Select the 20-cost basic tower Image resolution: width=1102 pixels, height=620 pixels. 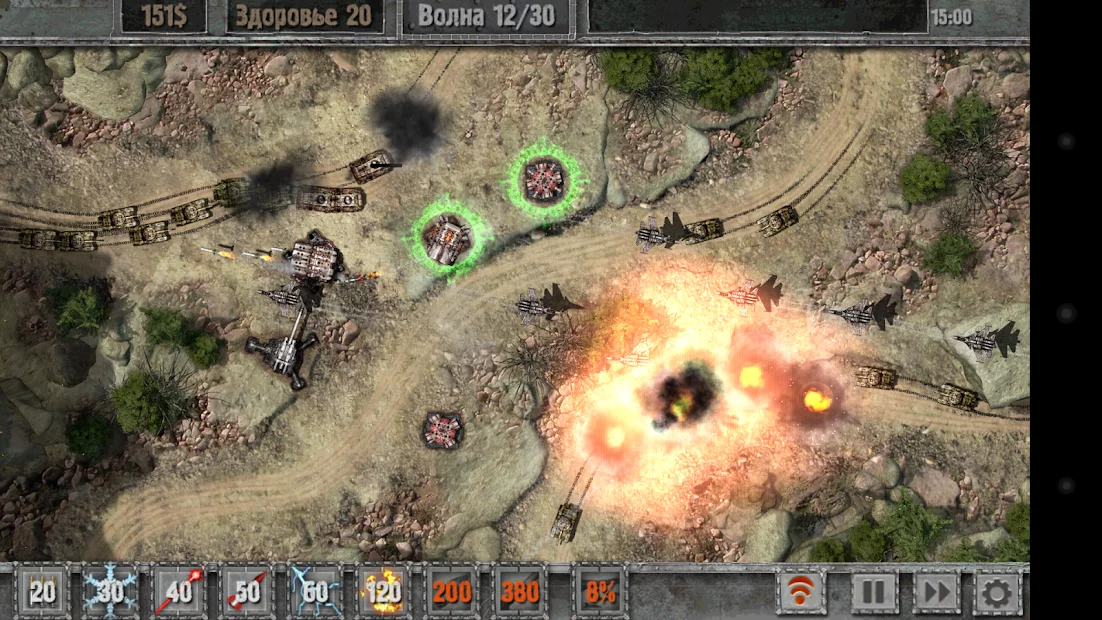[42, 592]
